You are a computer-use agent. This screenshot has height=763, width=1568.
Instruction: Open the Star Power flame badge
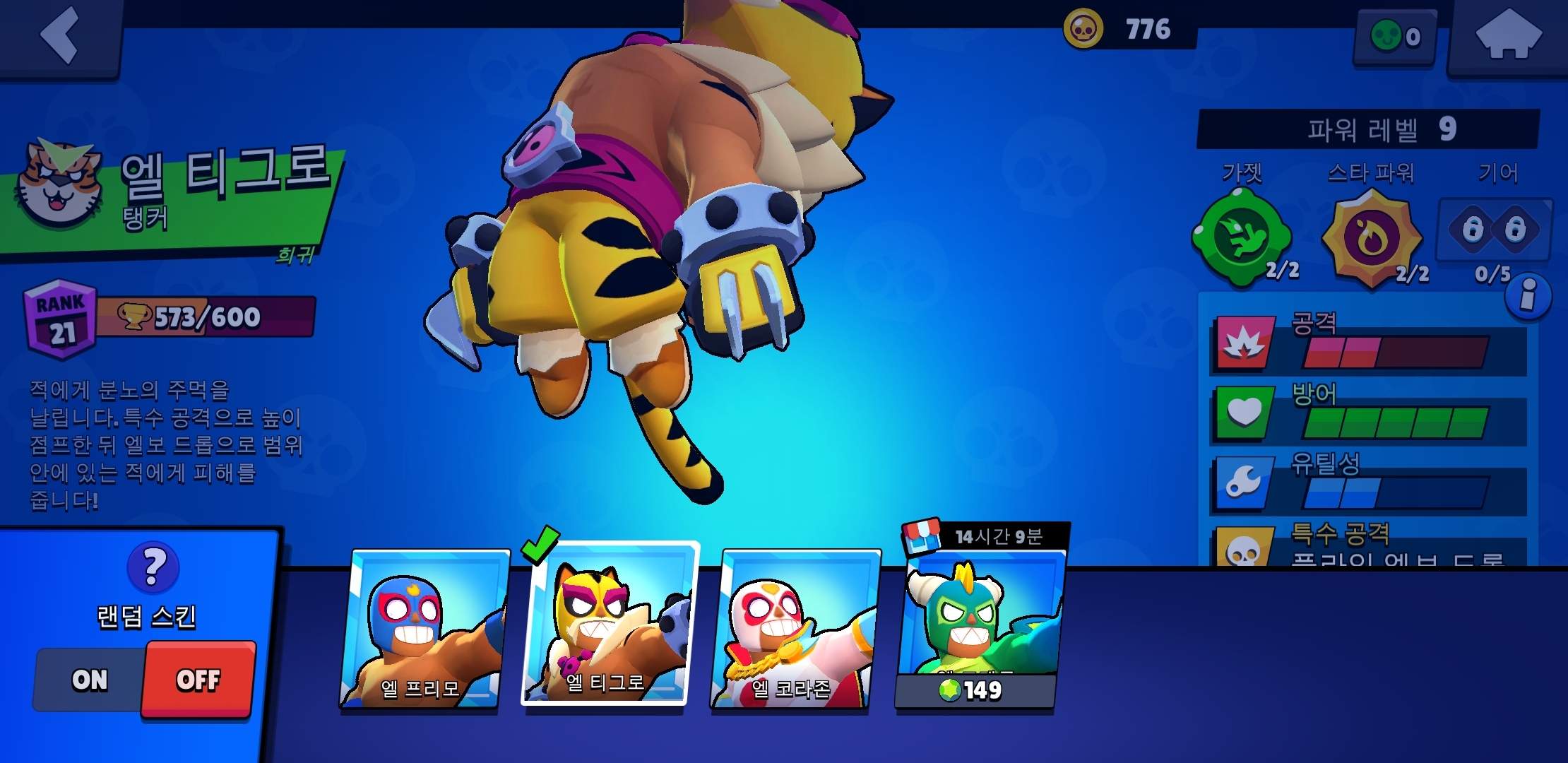click(1370, 239)
